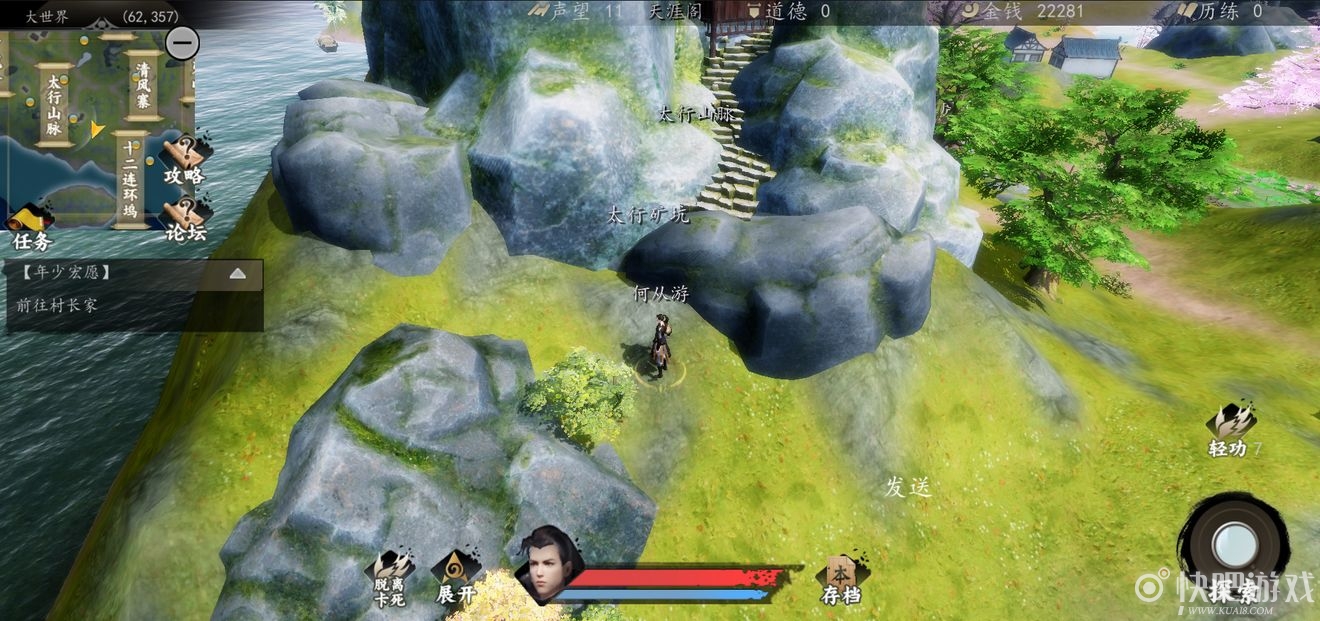Screen dimensions: 1320x621
Task: Open the 攻略 guide
Action: pos(184,160)
